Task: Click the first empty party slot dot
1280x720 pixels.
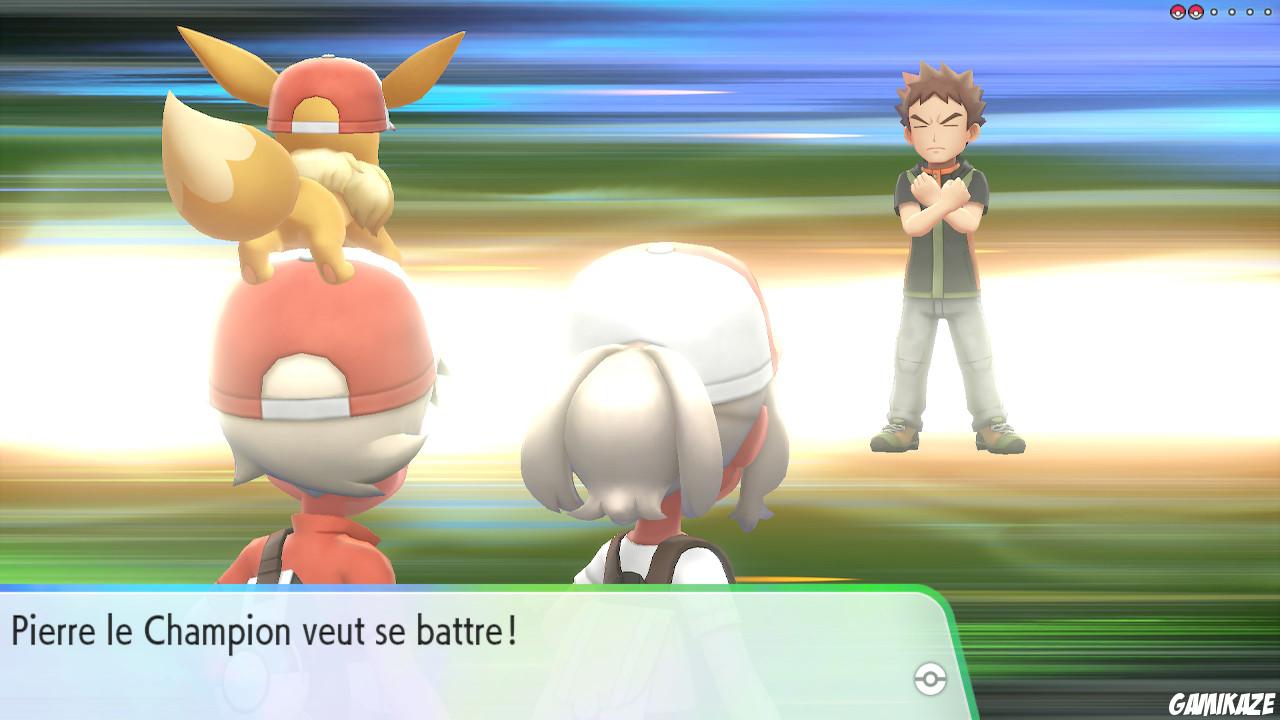Action: click(1214, 11)
